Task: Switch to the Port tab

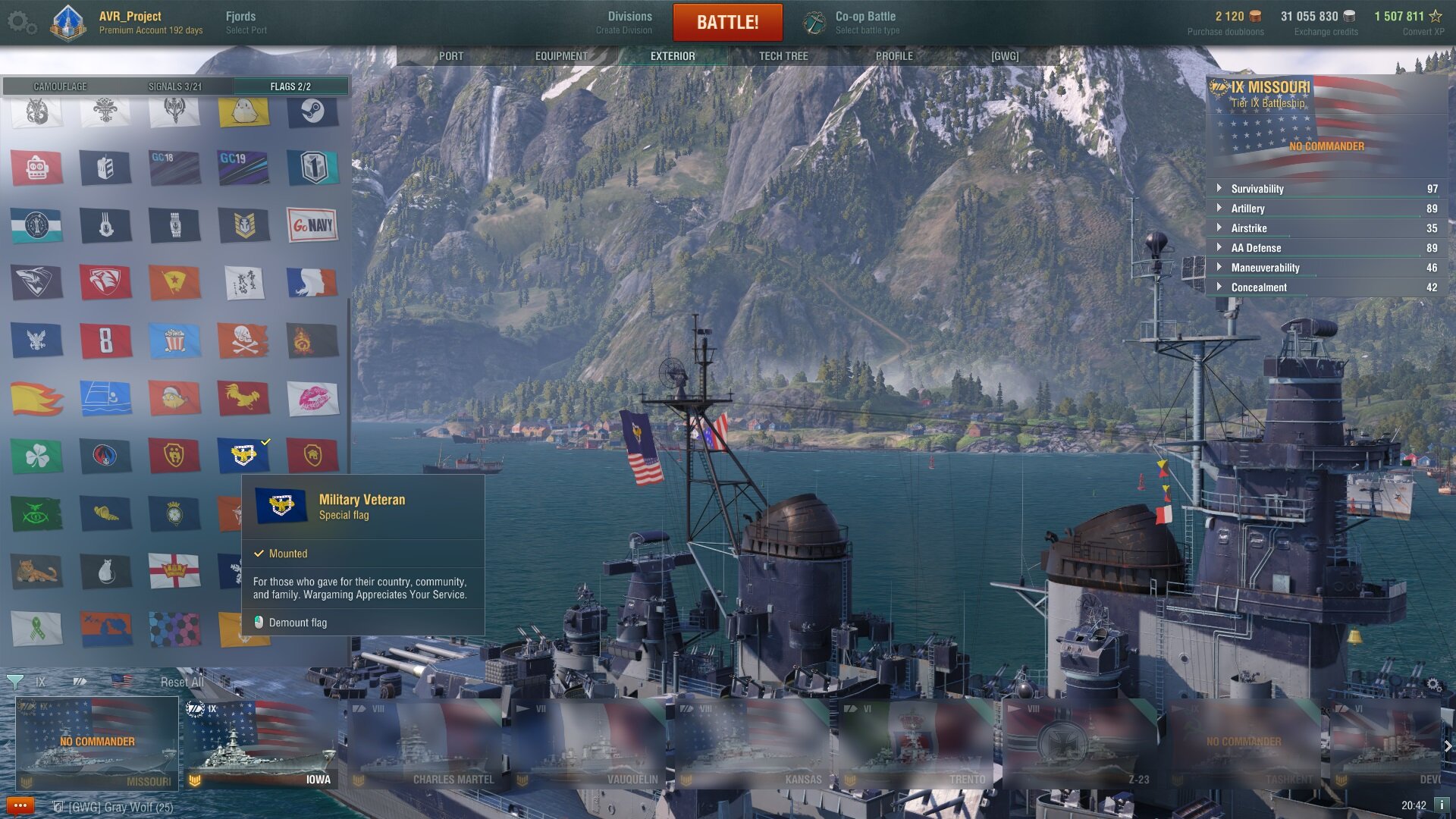Action: [450, 56]
